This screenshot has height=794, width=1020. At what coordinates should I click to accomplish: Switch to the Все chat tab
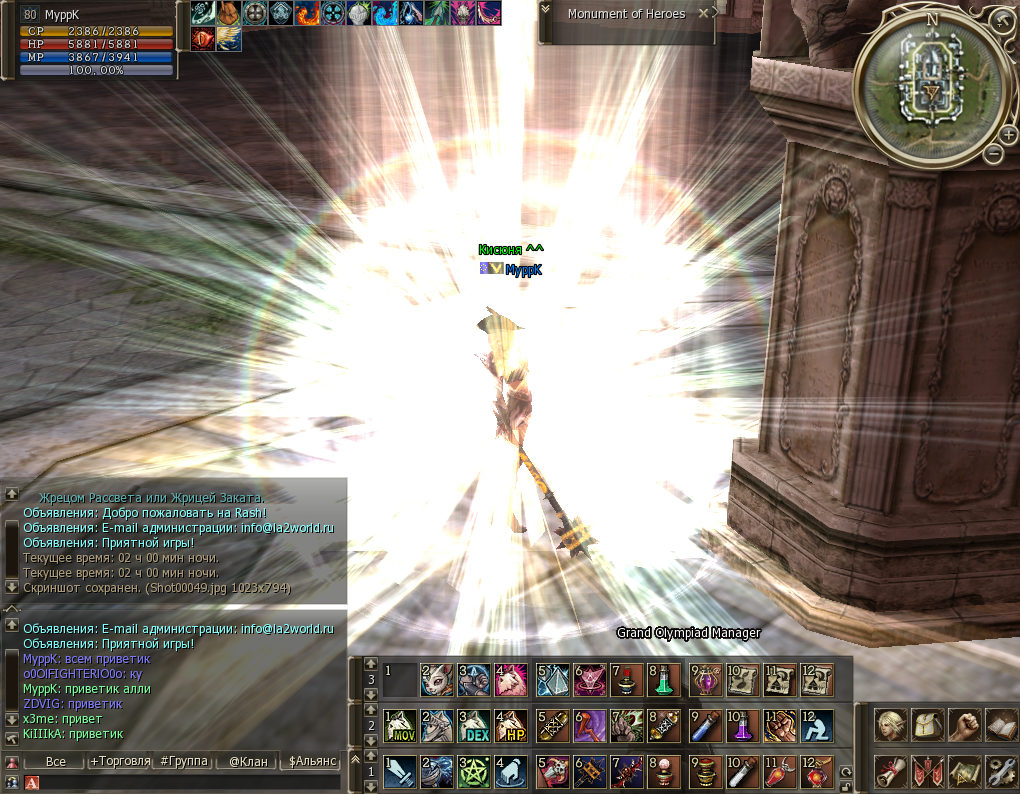(56, 761)
